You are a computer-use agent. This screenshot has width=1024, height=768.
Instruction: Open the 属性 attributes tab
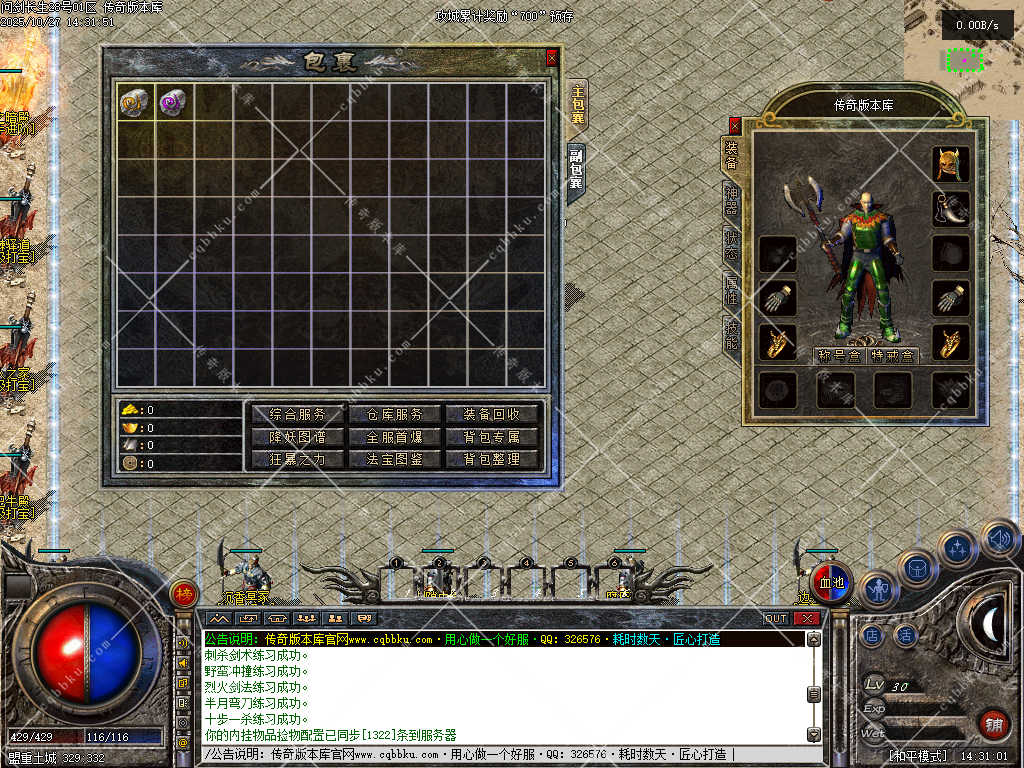[731, 292]
